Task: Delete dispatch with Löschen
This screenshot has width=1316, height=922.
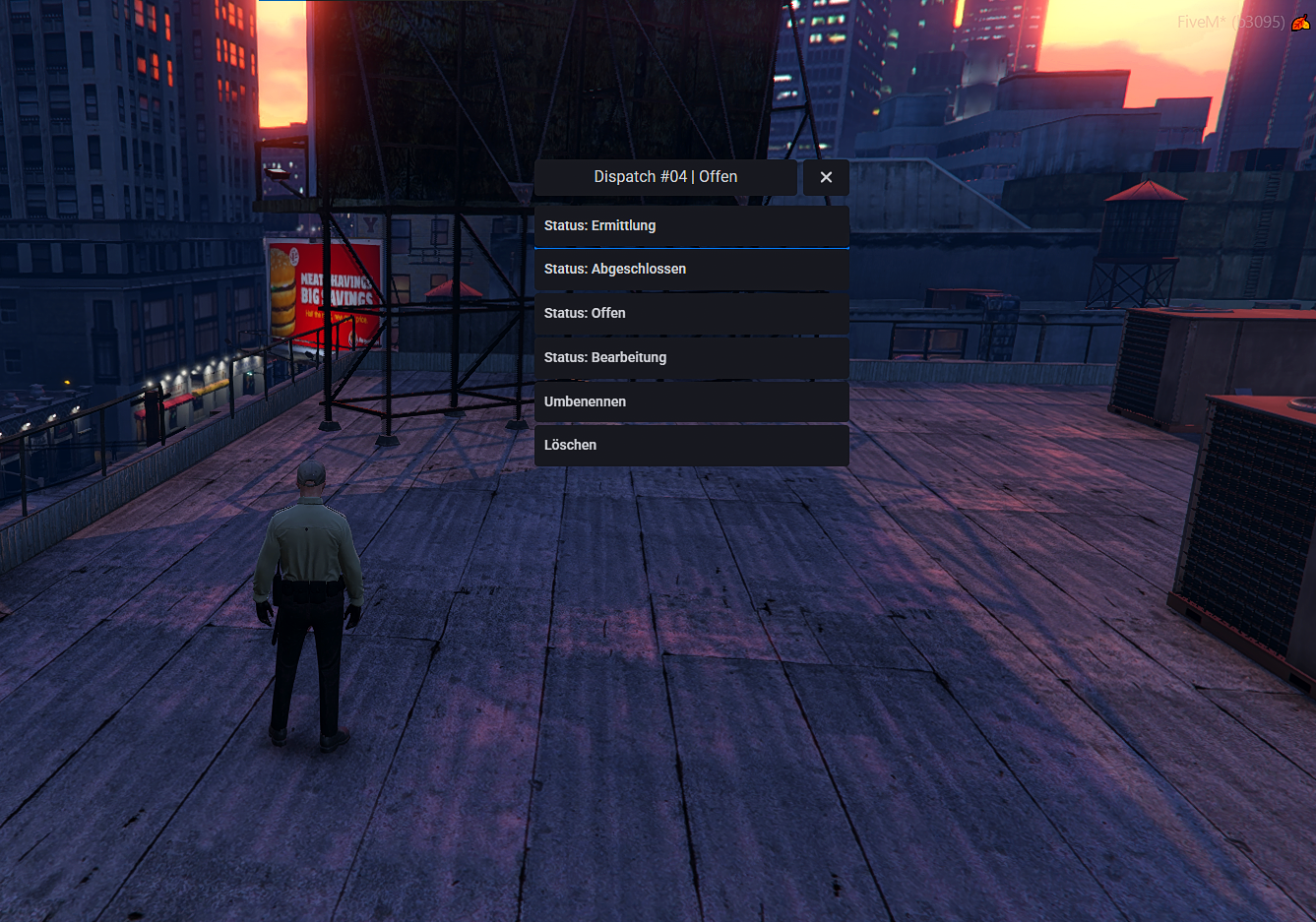Action: 691,445
